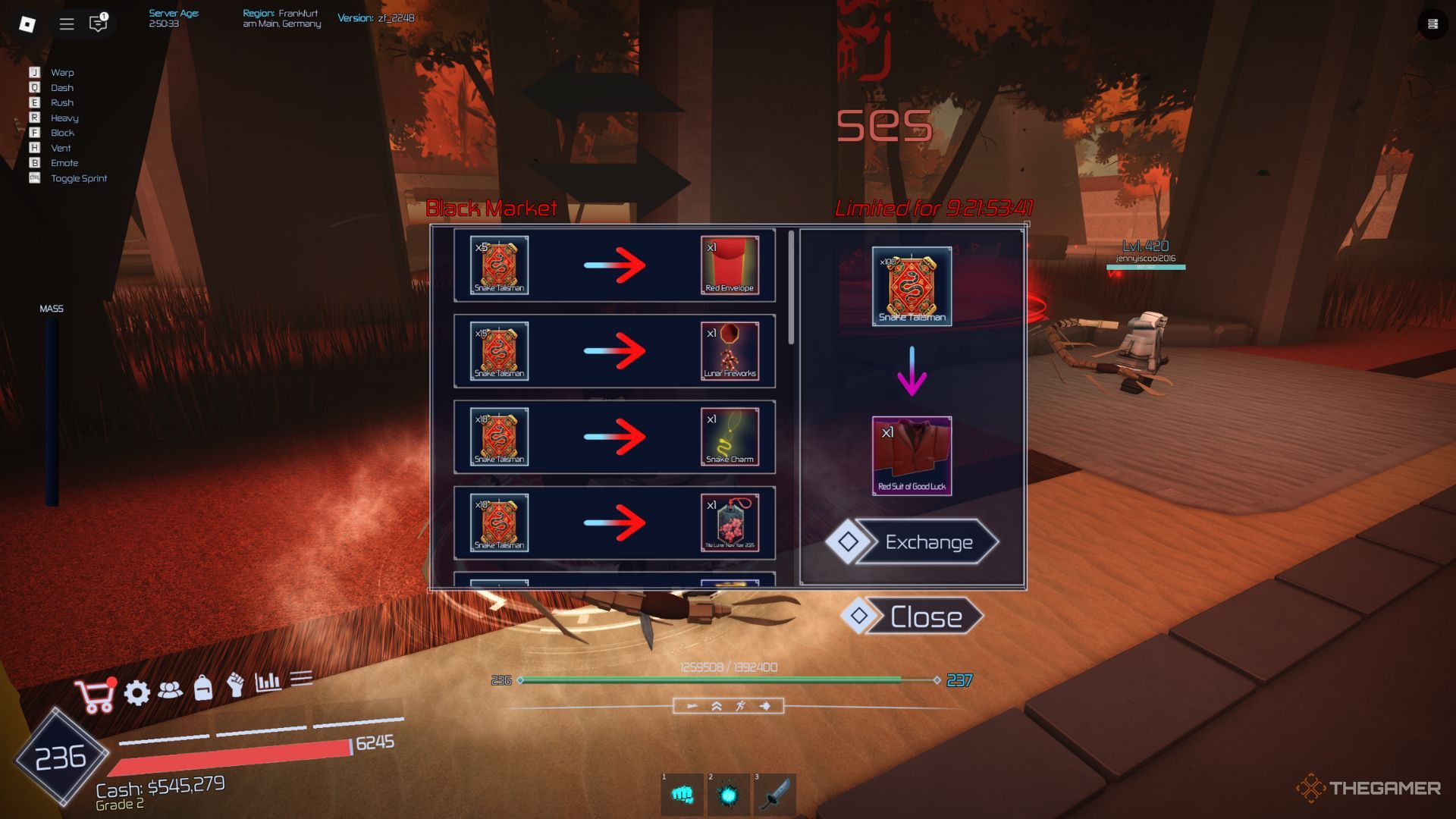Viewport: 1456px width, 819px height.
Task: Show the players group icon menu
Action: (170, 689)
